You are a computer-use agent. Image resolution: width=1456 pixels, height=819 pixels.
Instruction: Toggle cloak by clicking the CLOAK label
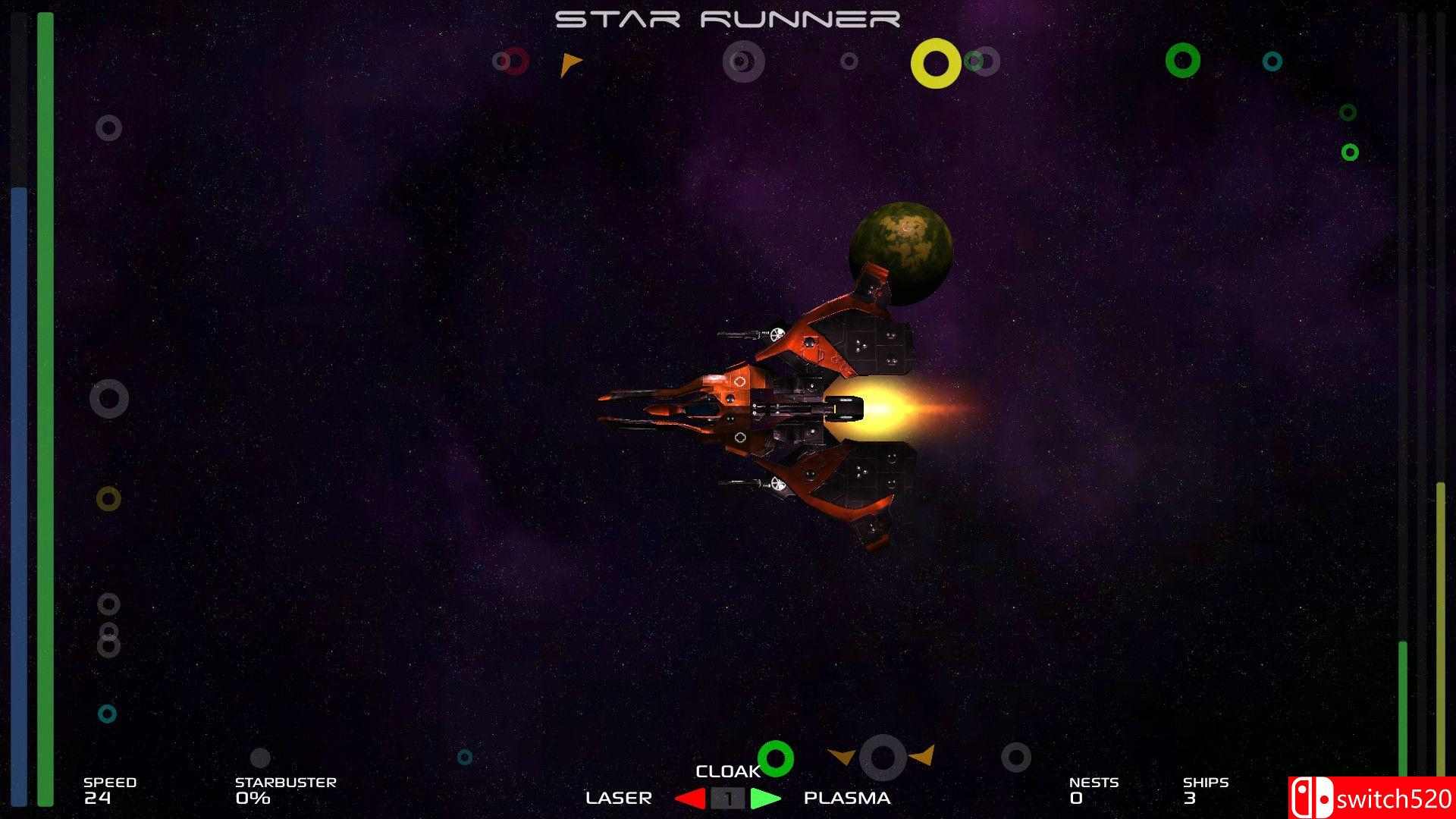pyautogui.click(x=727, y=771)
